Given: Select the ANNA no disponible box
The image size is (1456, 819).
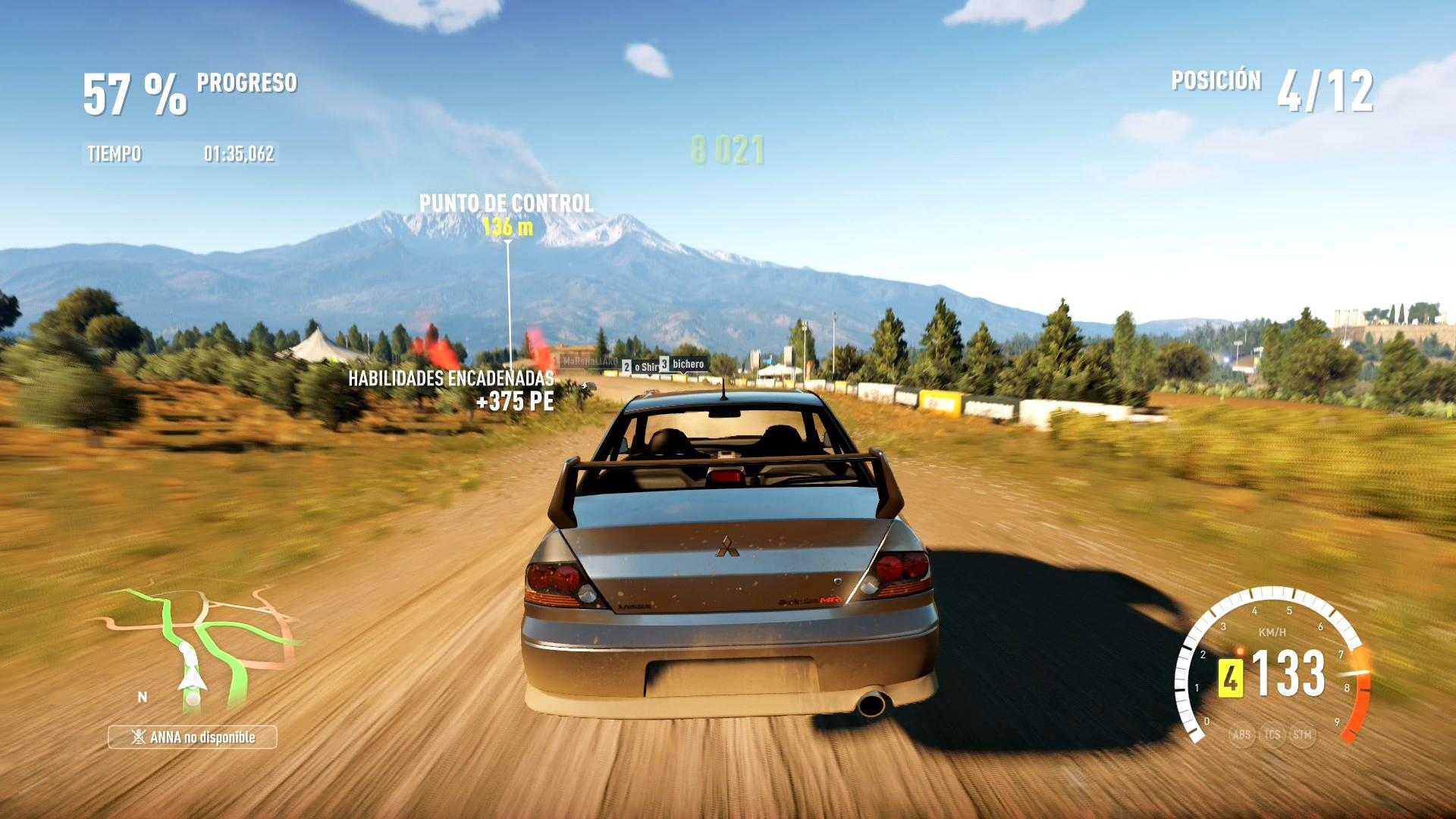Looking at the screenshot, I should point(193,737).
